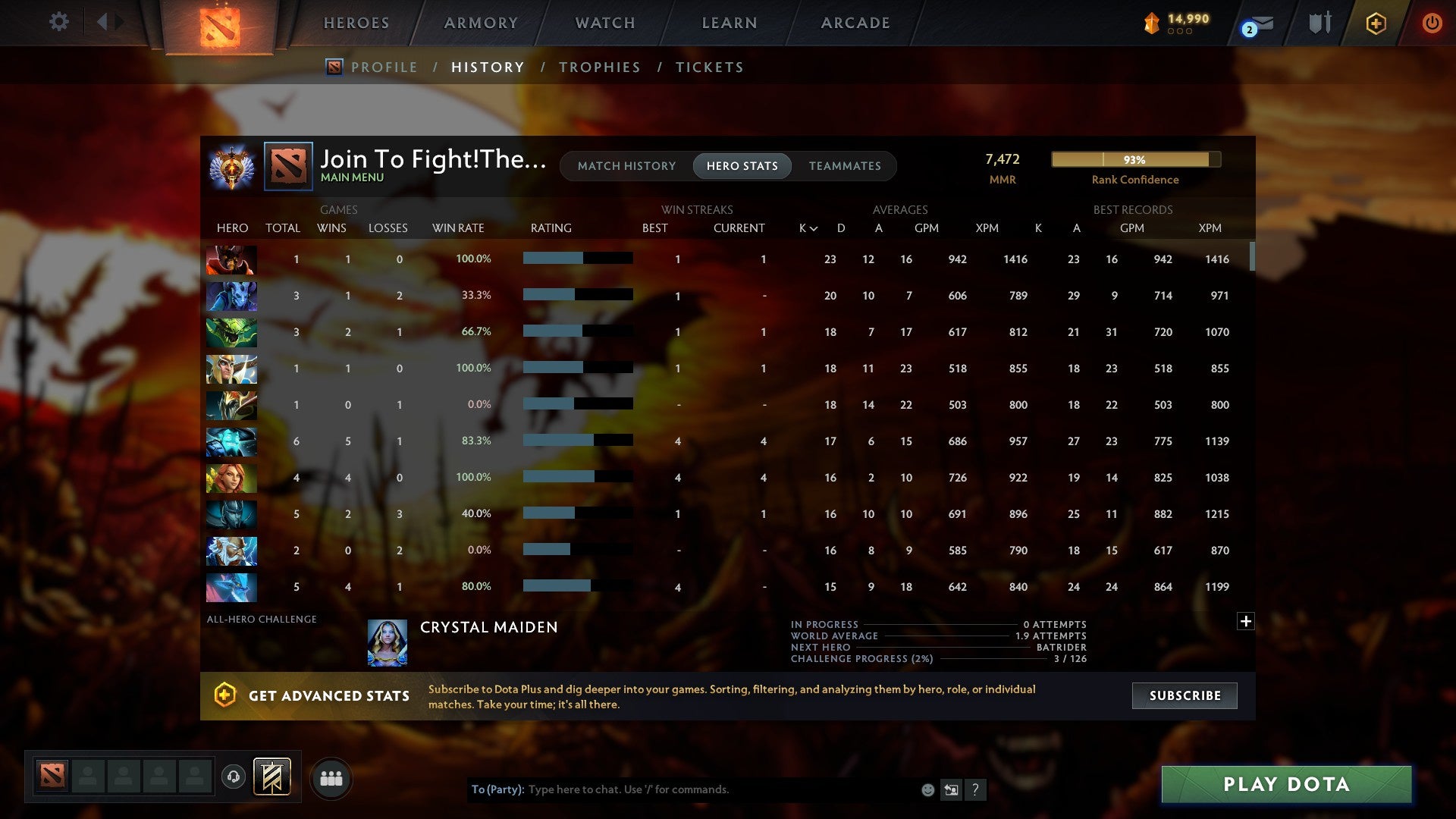Click the shards currency icon

1150,23
